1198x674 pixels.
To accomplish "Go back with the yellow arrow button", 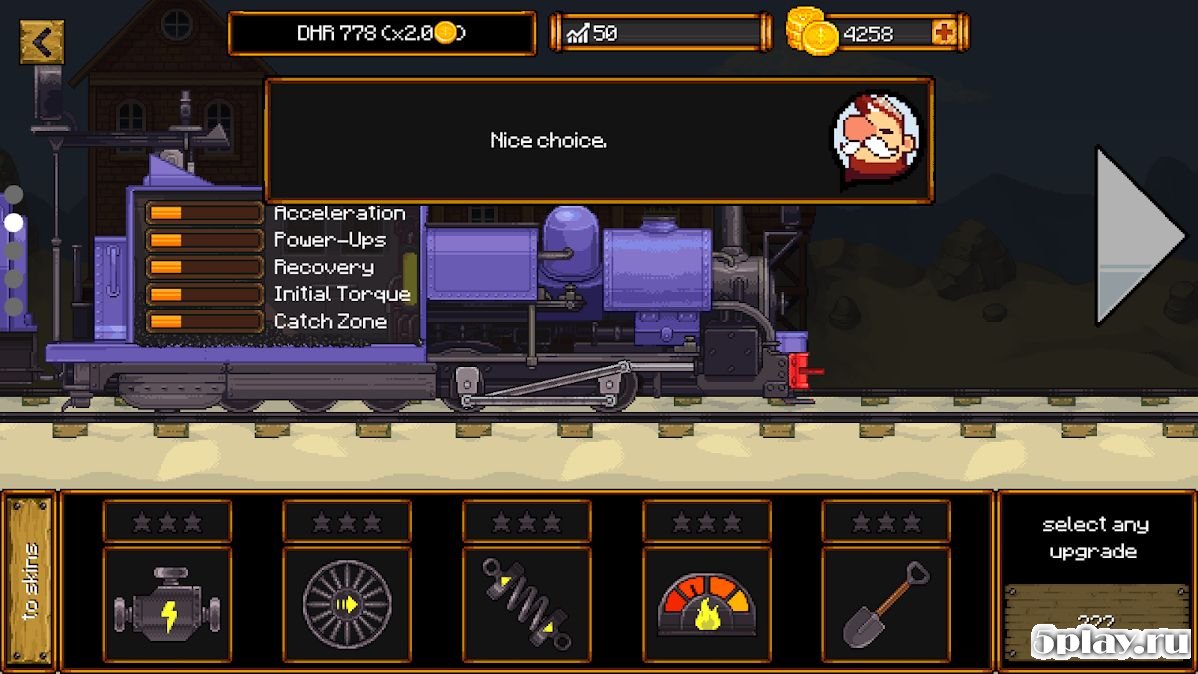I will [x=41, y=42].
